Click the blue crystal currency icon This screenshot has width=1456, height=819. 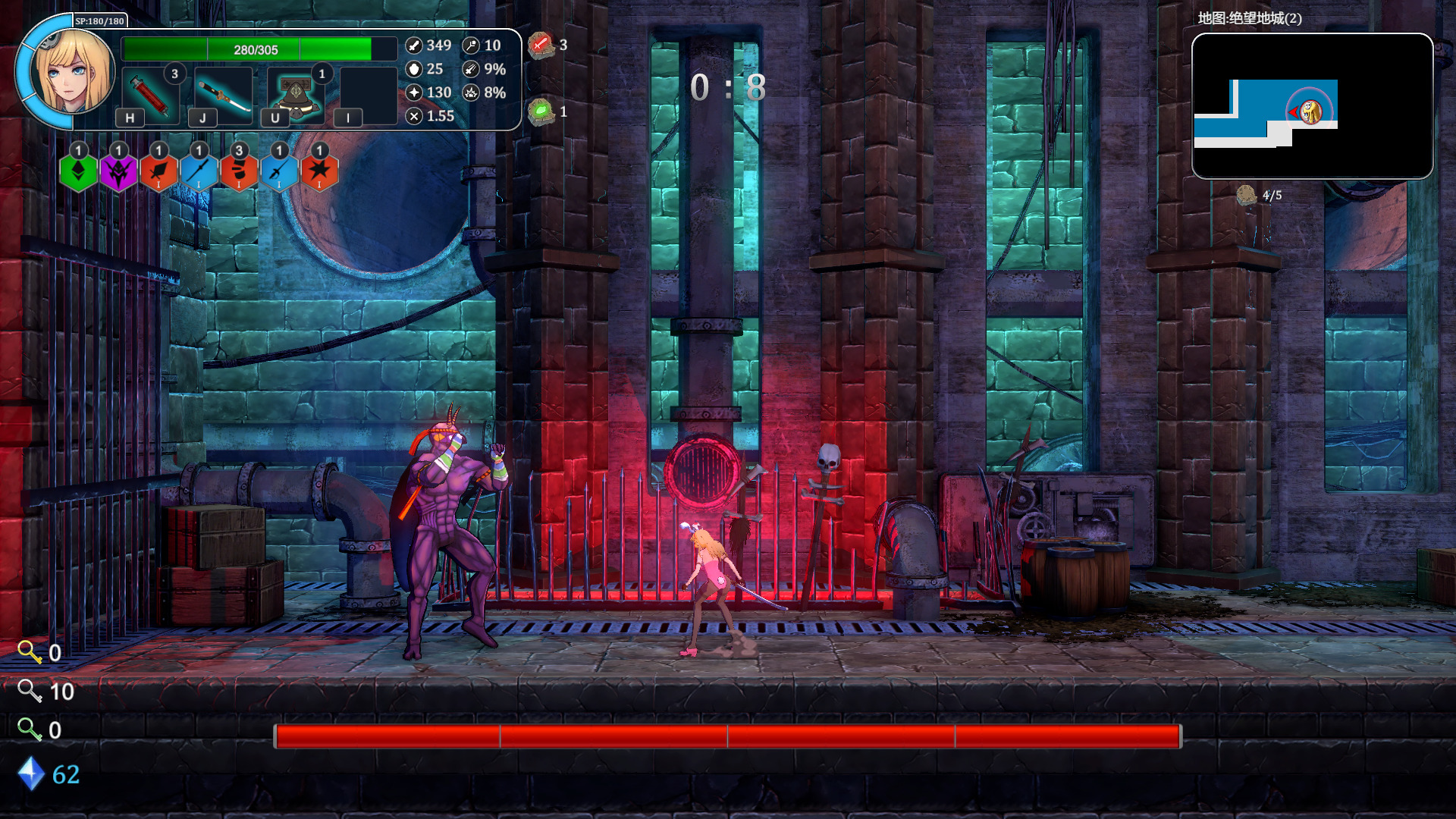(31, 773)
